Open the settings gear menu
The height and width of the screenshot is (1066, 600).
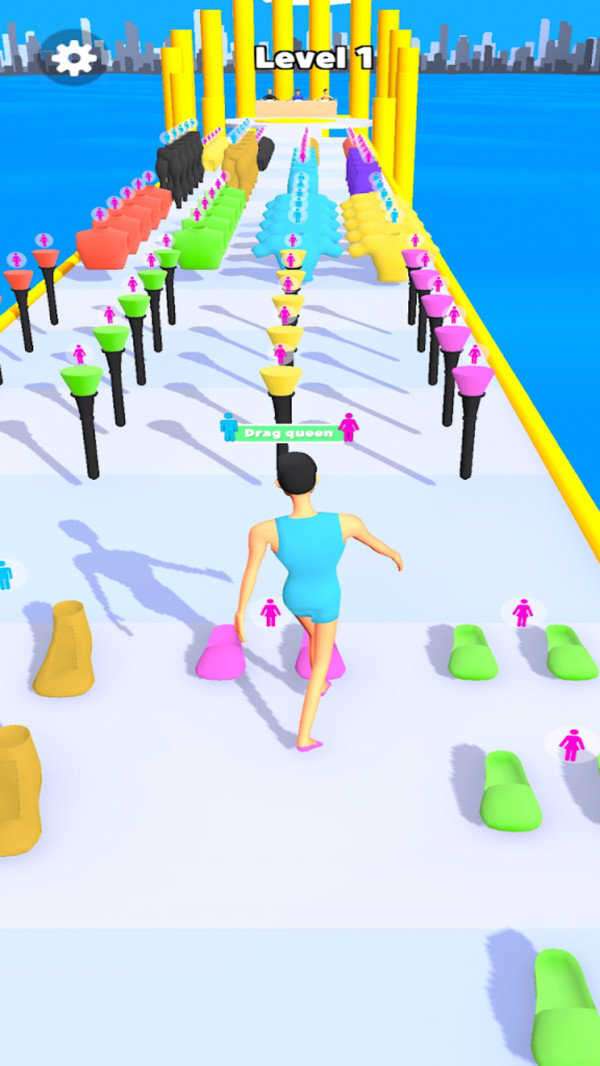coord(75,58)
